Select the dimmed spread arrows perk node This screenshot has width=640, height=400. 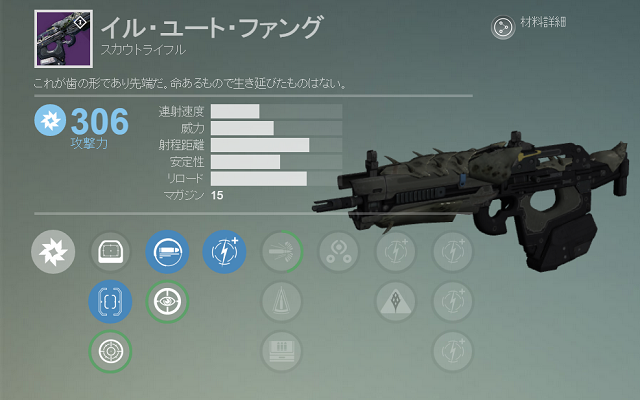tap(281, 252)
